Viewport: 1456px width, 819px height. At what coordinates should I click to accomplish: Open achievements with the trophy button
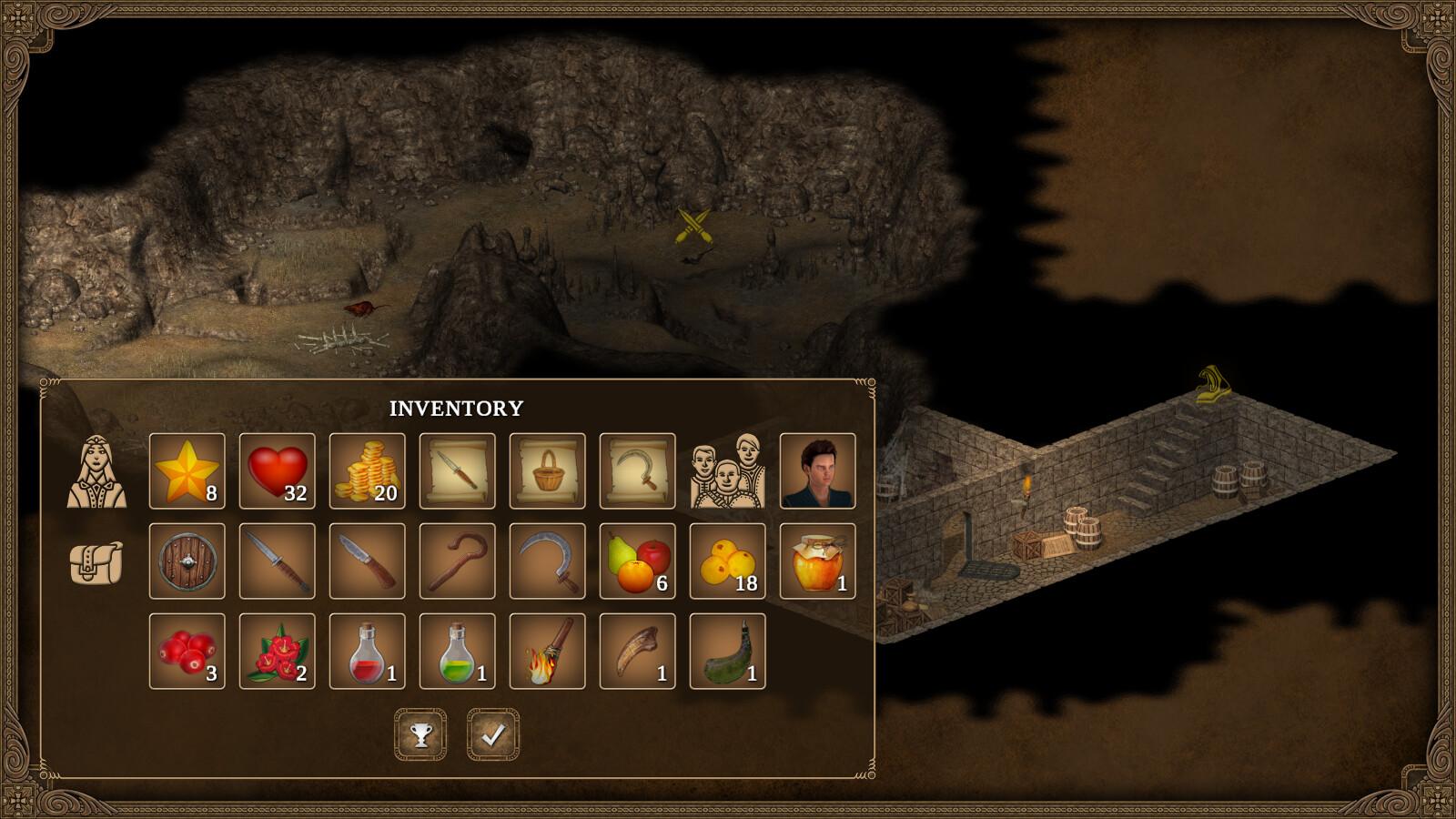click(x=420, y=734)
